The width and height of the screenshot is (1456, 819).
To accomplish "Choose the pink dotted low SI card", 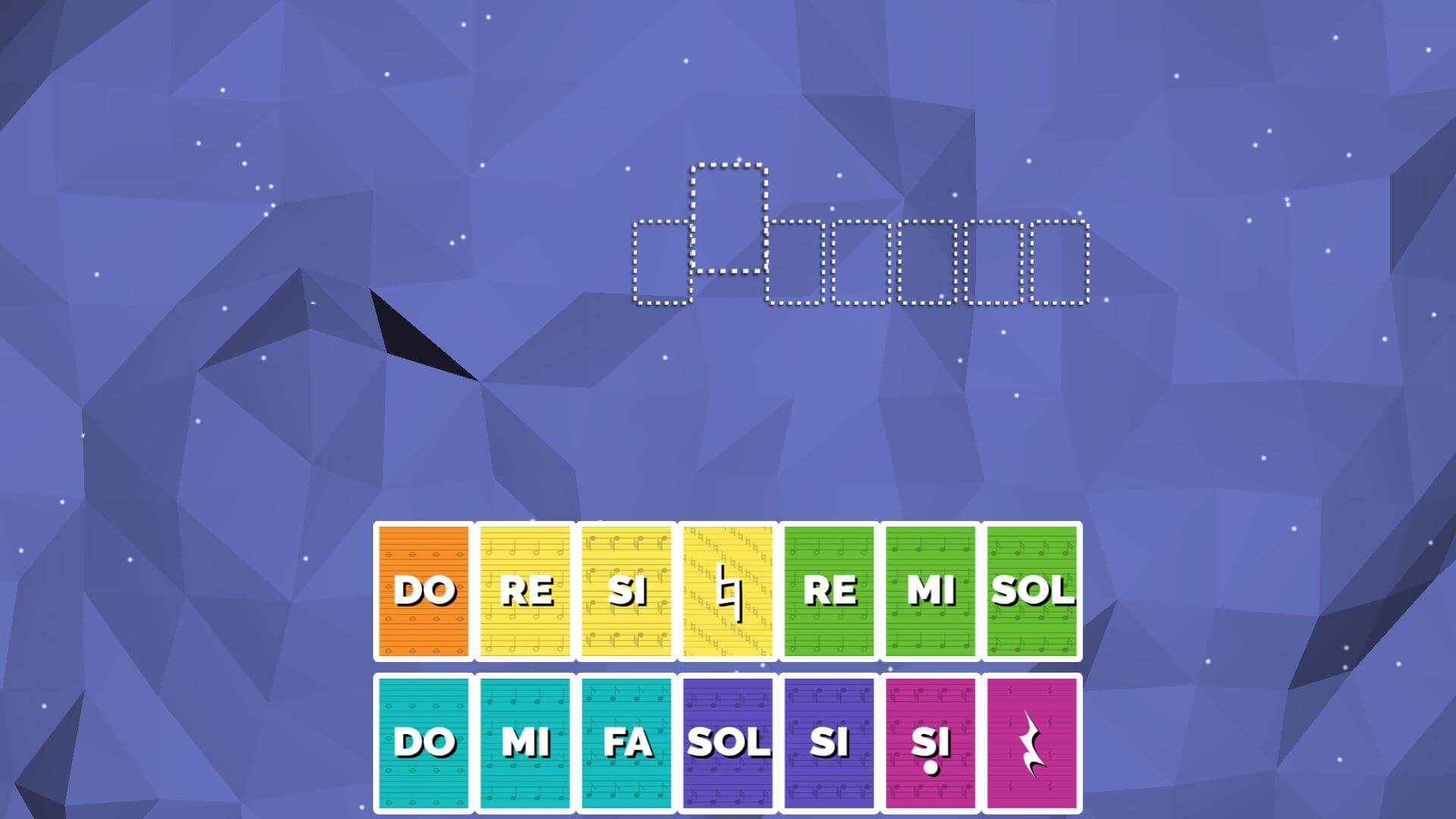I will (x=930, y=743).
